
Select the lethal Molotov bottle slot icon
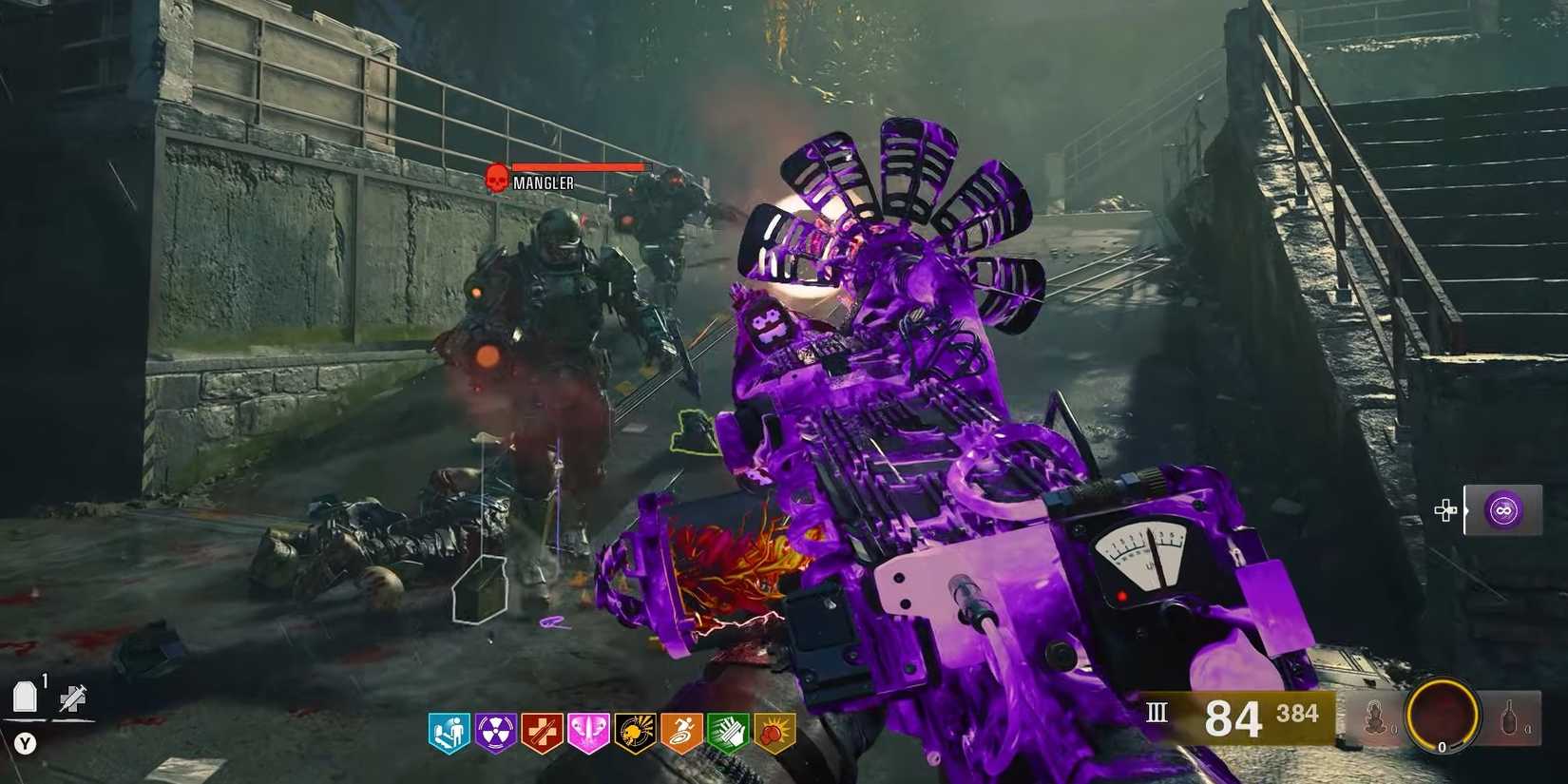coord(1508,716)
